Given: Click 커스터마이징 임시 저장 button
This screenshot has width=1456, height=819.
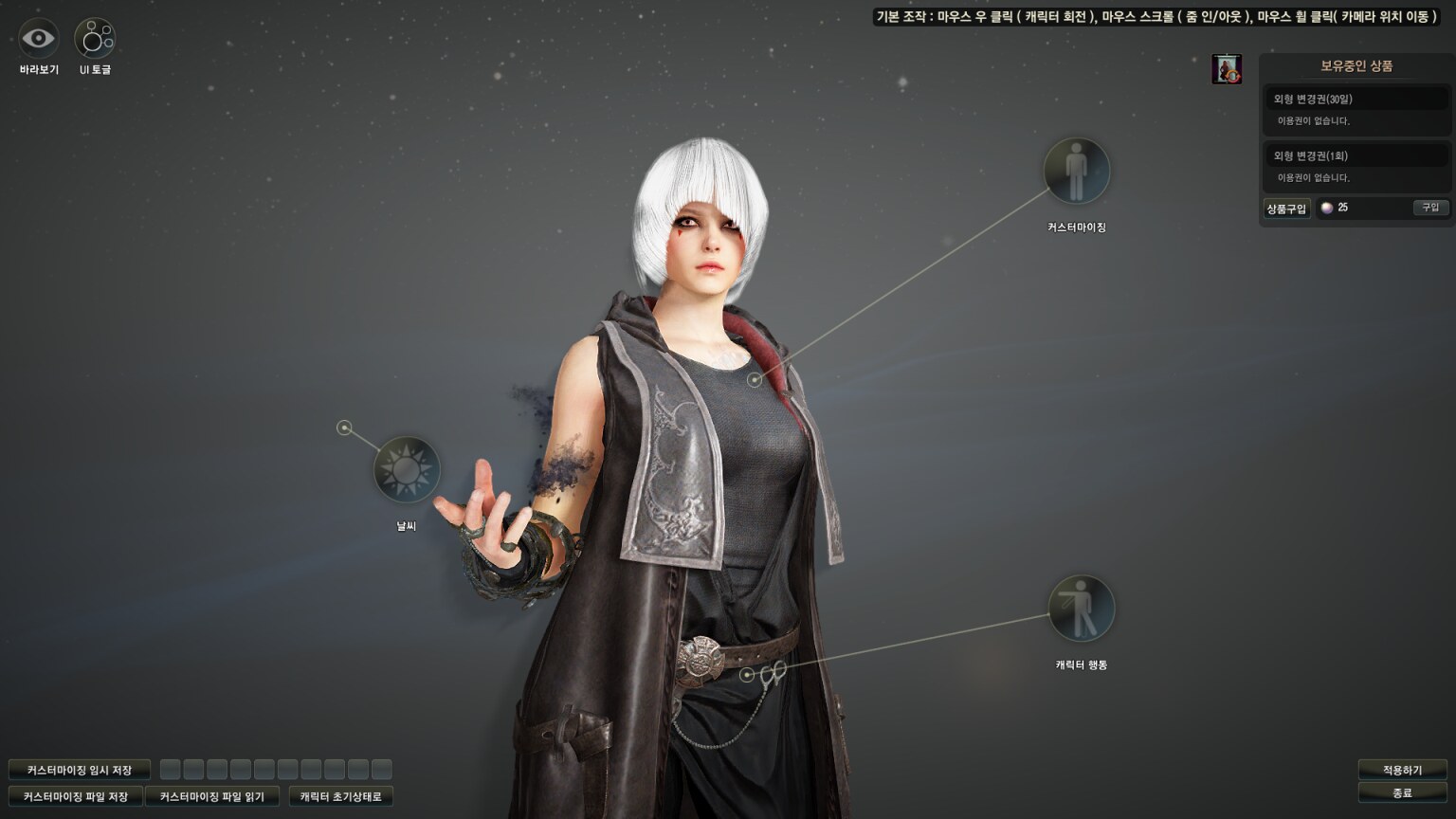Looking at the screenshot, I should (x=80, y=770).
